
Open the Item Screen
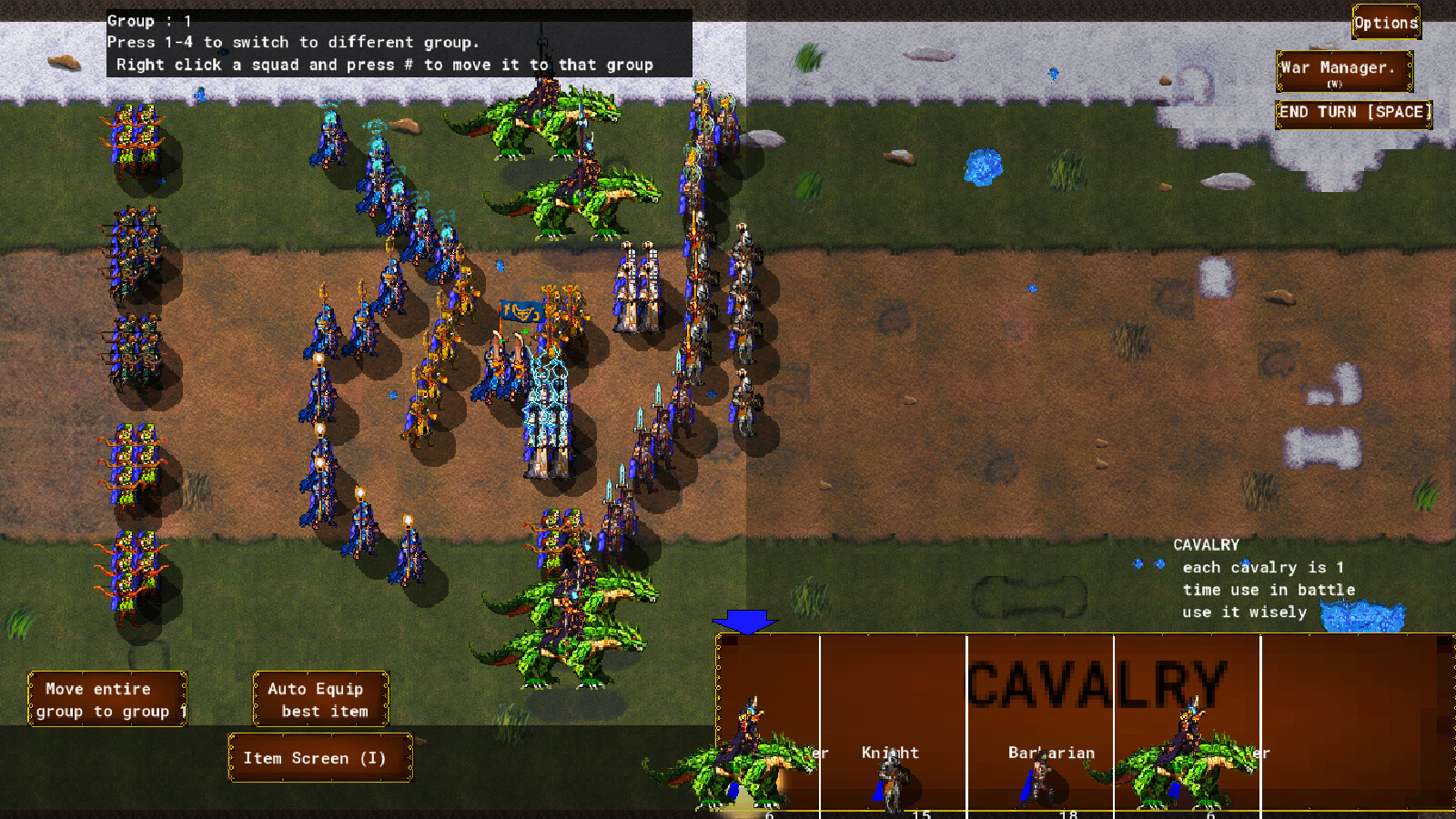[319, 757]
